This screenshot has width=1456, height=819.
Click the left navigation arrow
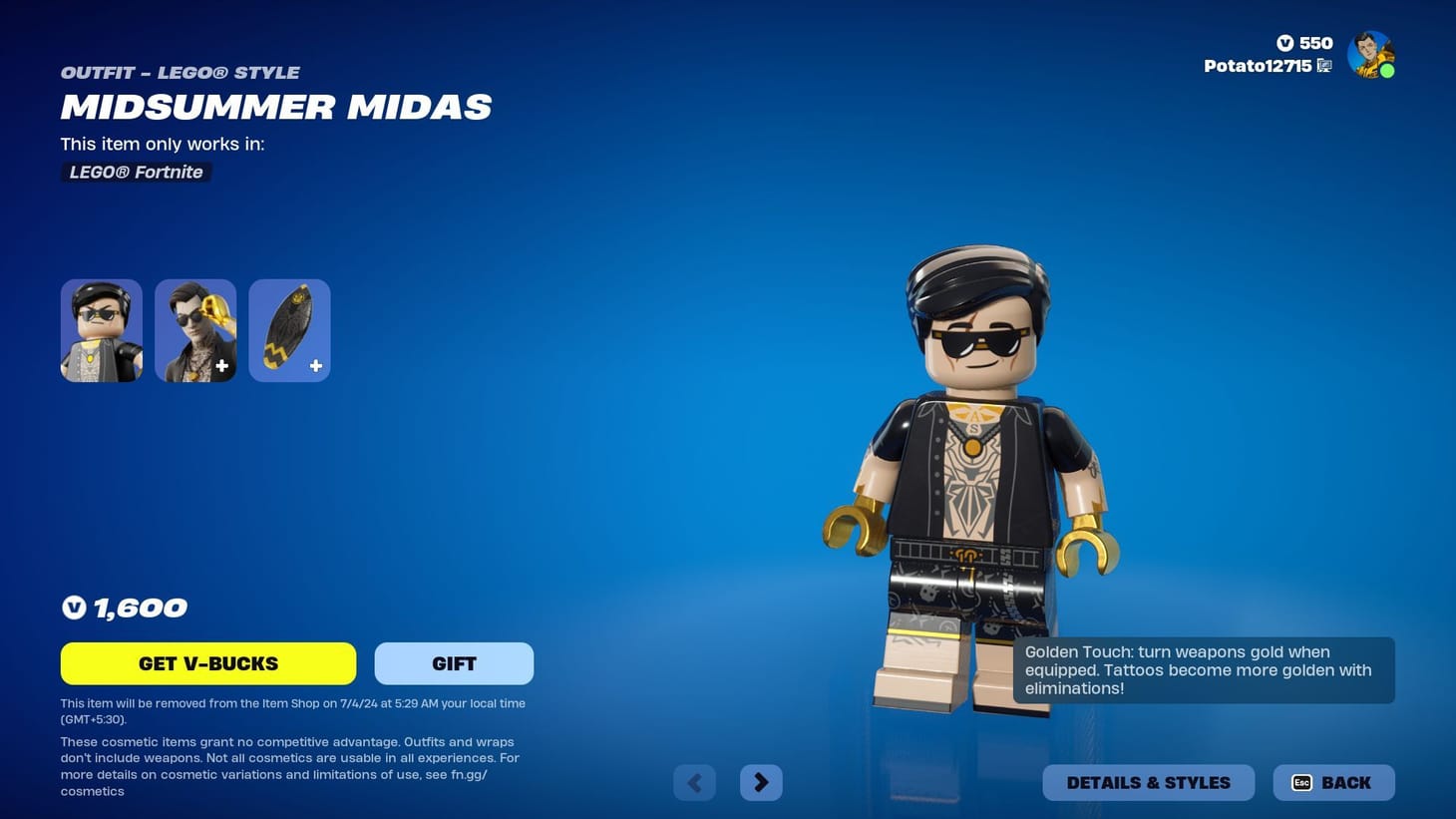[694, 782]
